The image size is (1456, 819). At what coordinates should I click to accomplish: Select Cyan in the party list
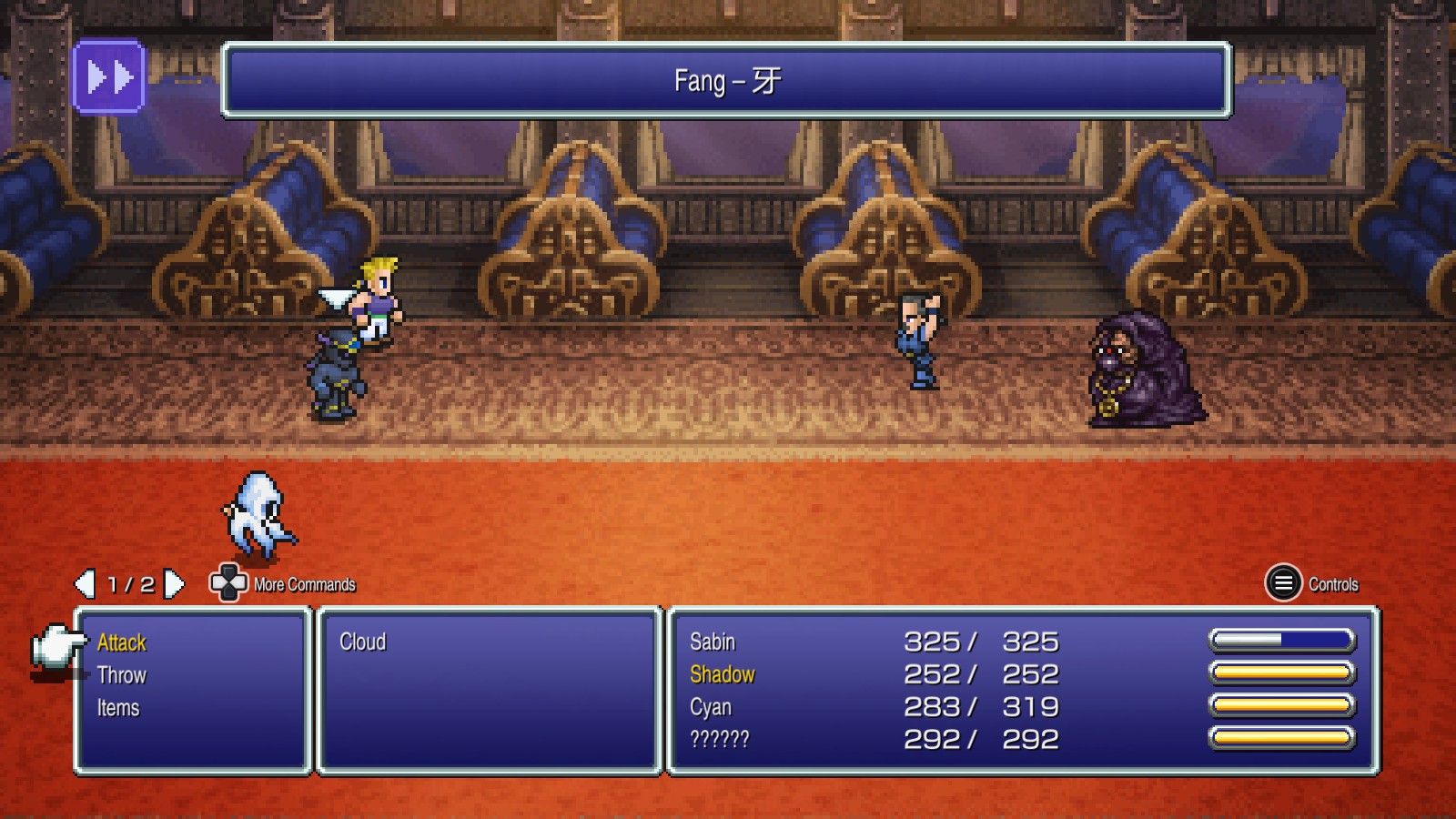710,707
